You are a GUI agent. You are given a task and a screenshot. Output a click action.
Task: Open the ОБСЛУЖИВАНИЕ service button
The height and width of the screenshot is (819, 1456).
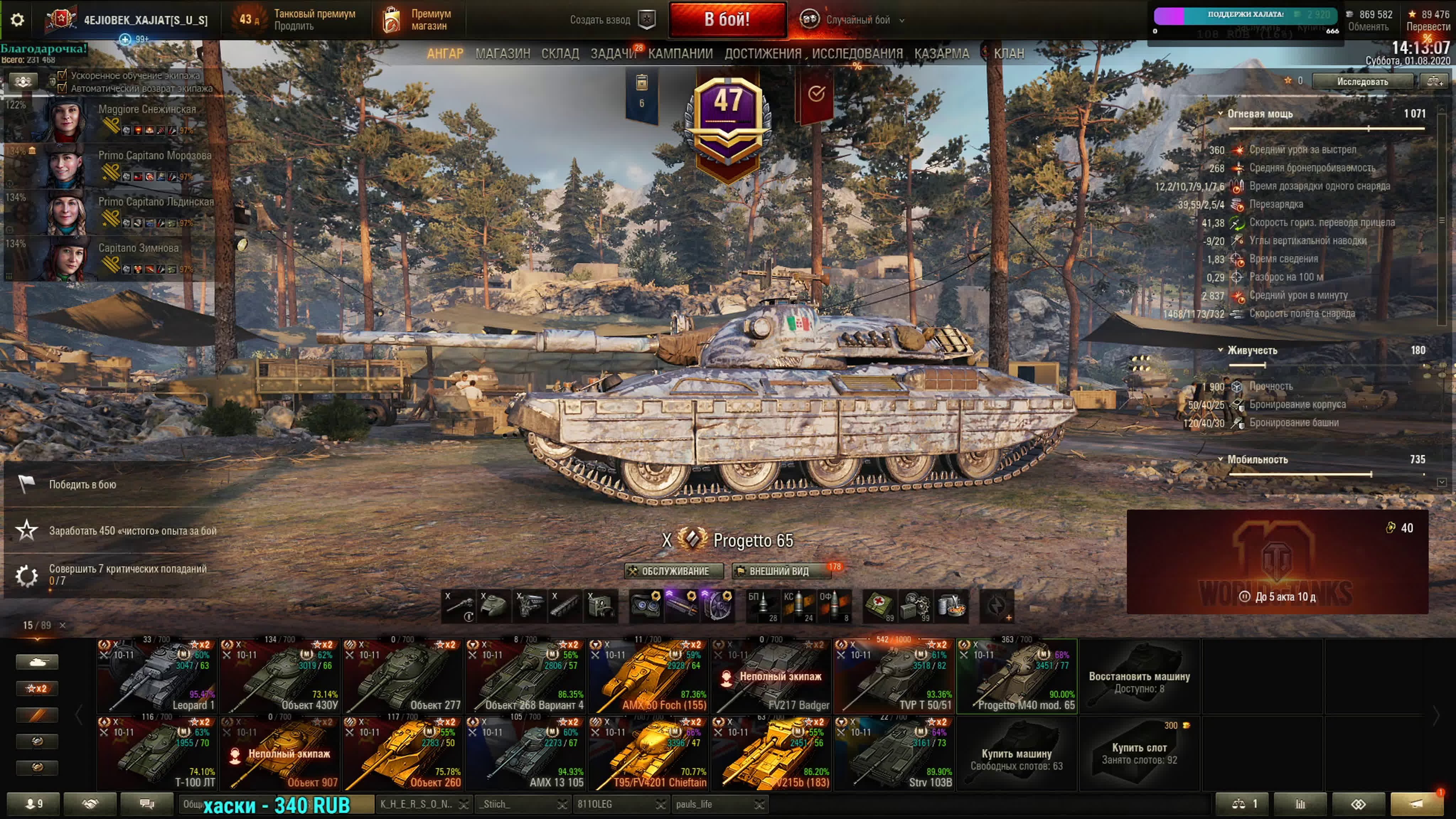pyautogui.click(x=673, y=571)
